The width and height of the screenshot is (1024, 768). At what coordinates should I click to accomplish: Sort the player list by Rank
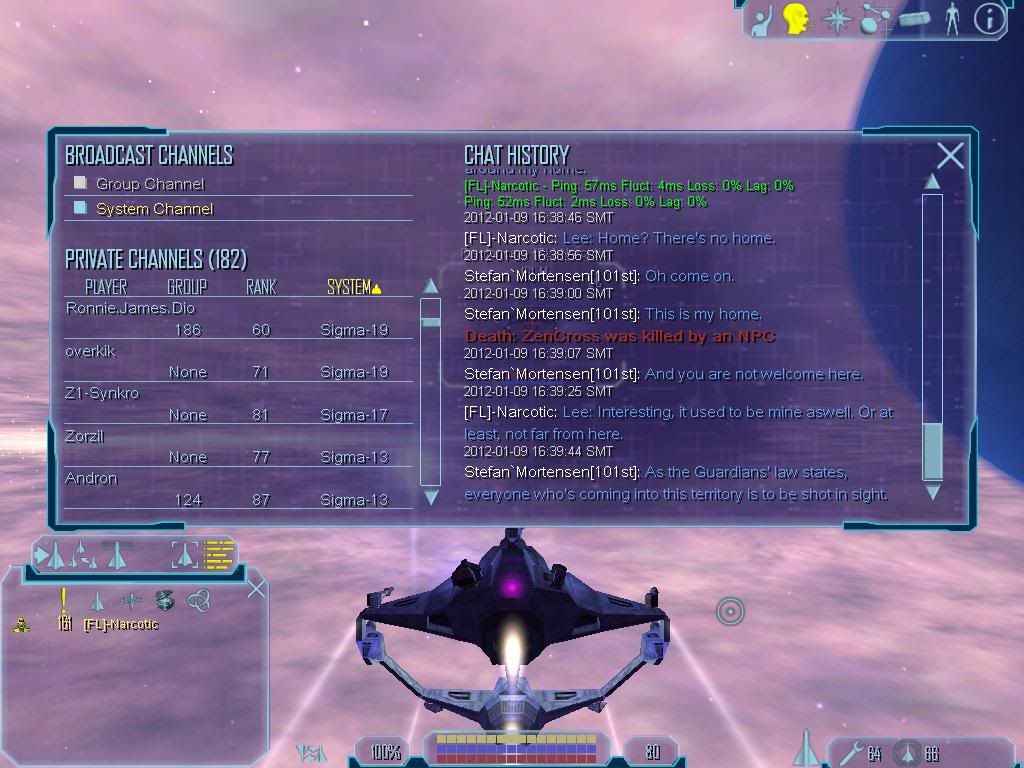pyautogui.click(x=261, y=287)
